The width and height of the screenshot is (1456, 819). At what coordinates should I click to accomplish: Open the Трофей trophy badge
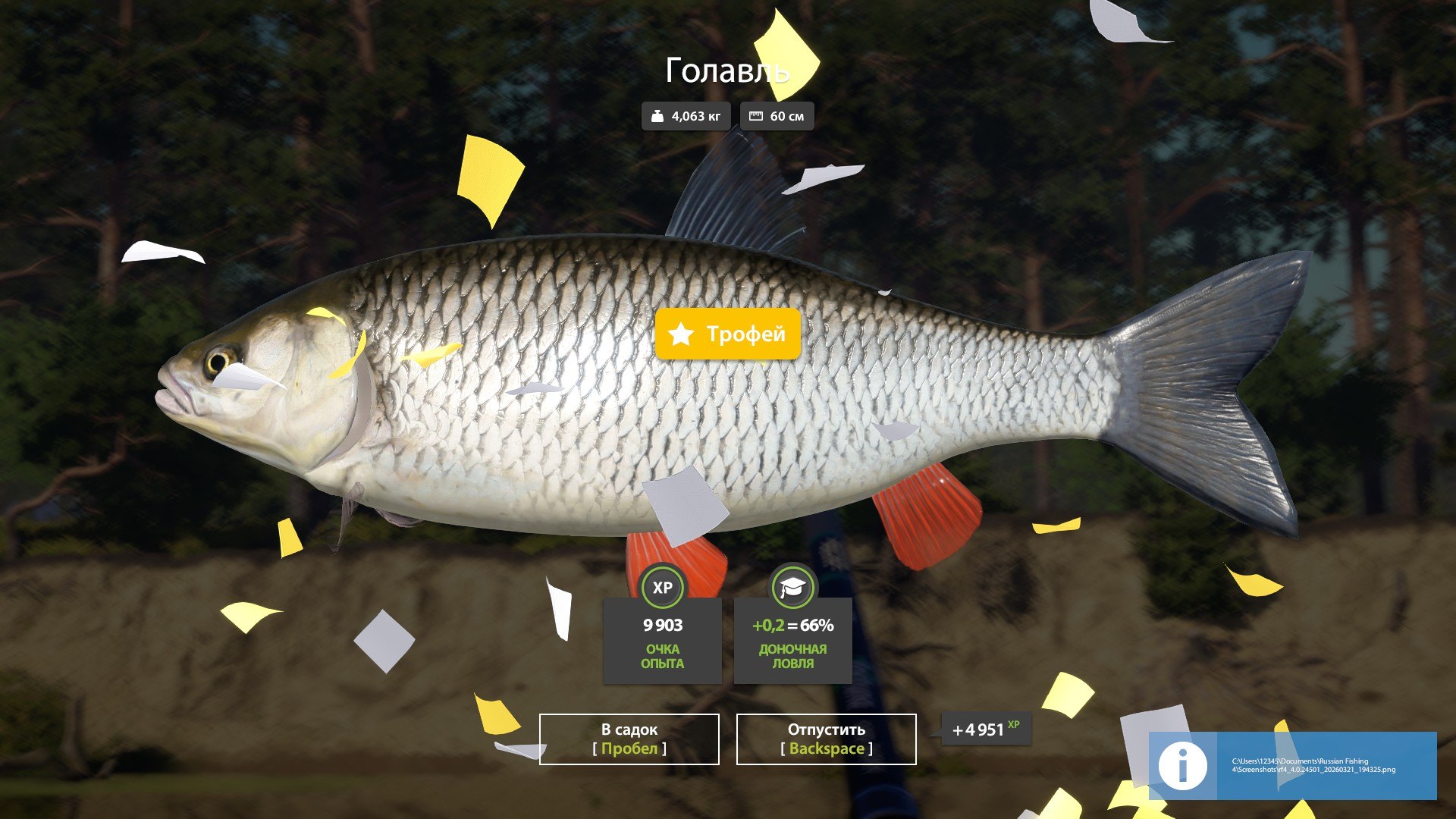click(x=726, y=334)
